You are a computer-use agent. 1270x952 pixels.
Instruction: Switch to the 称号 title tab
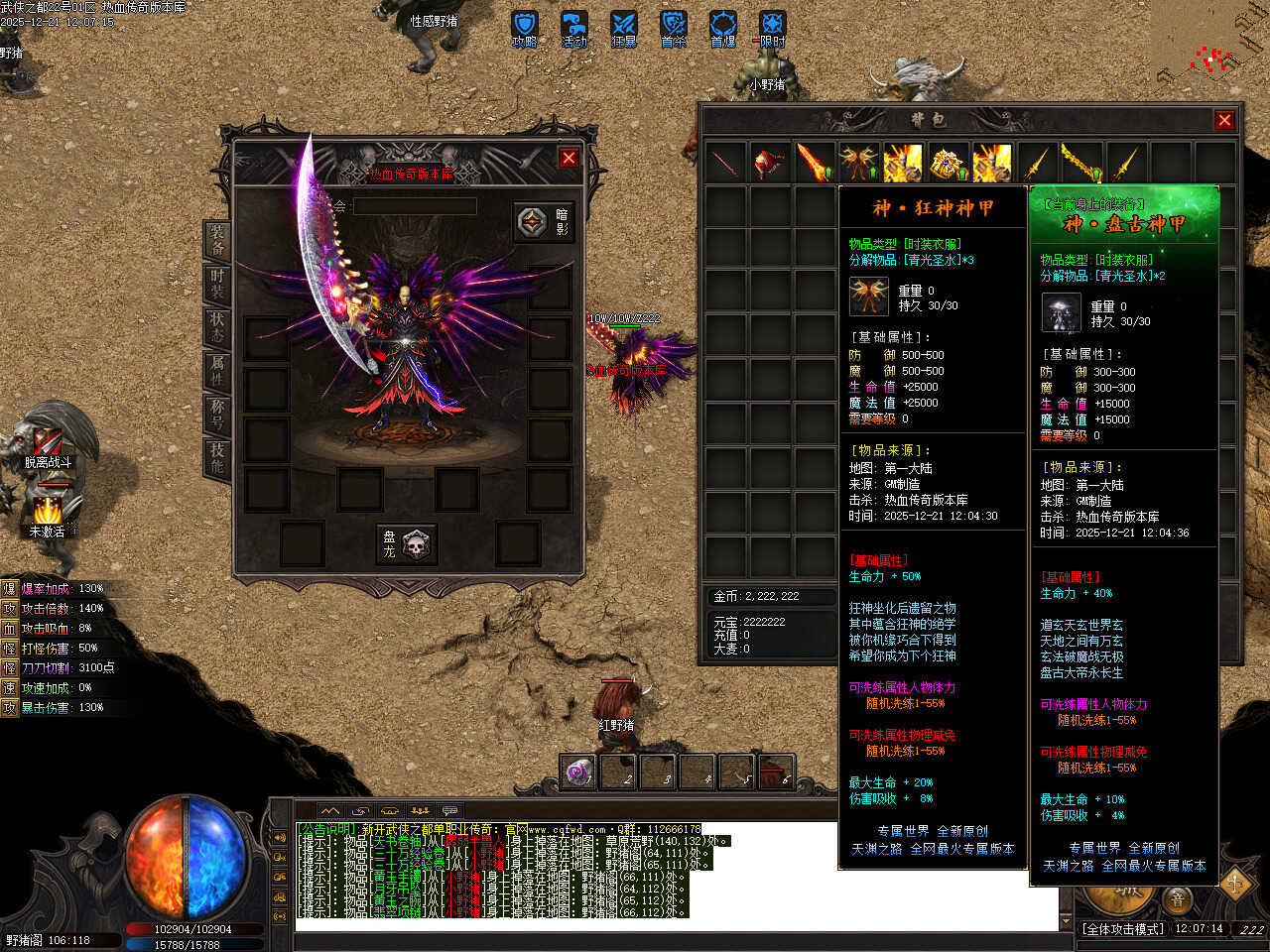click(217, 414)
